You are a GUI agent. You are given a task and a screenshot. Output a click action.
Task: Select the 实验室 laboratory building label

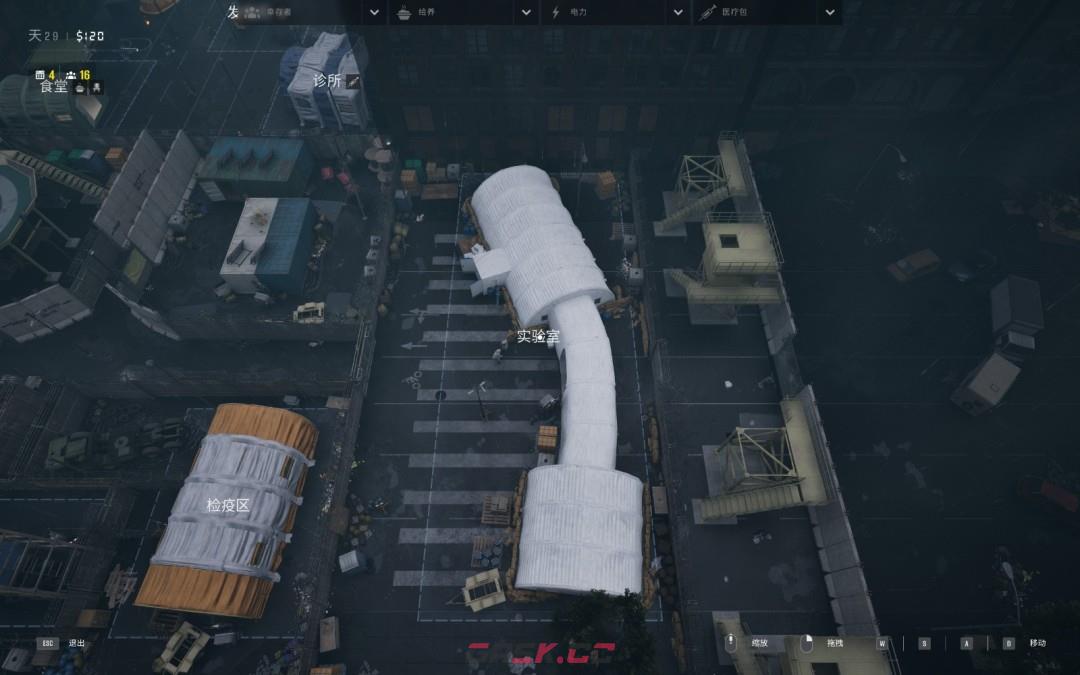[538, 336]
